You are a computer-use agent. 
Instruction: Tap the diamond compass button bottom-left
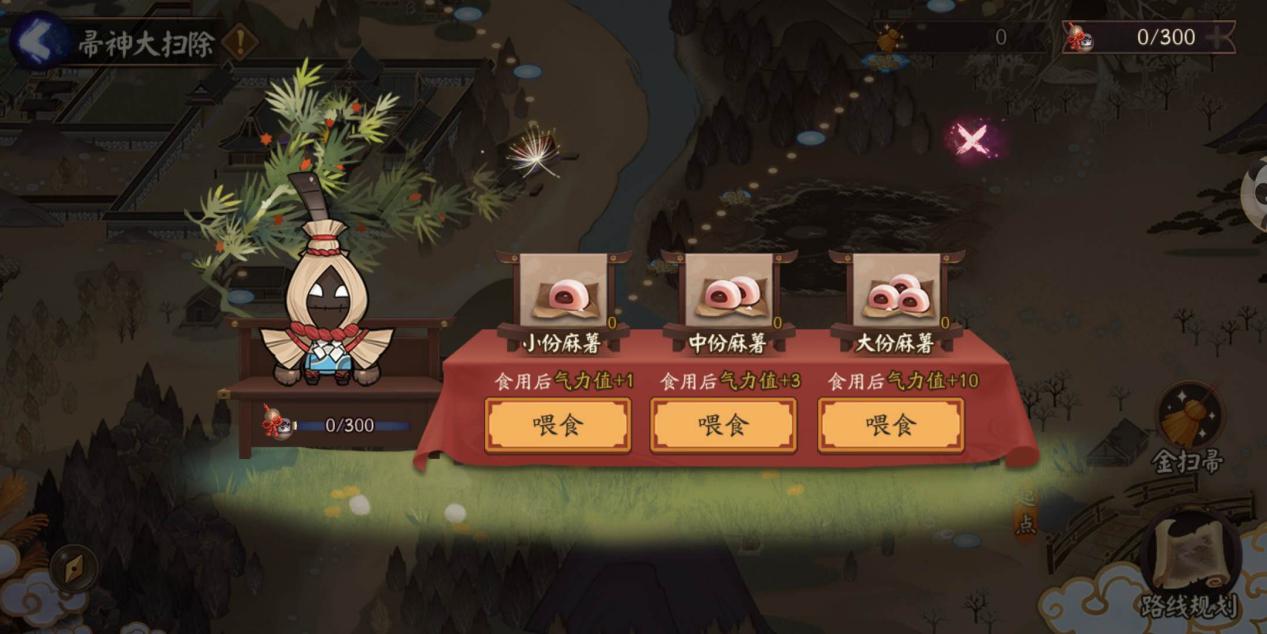point(73,567)
